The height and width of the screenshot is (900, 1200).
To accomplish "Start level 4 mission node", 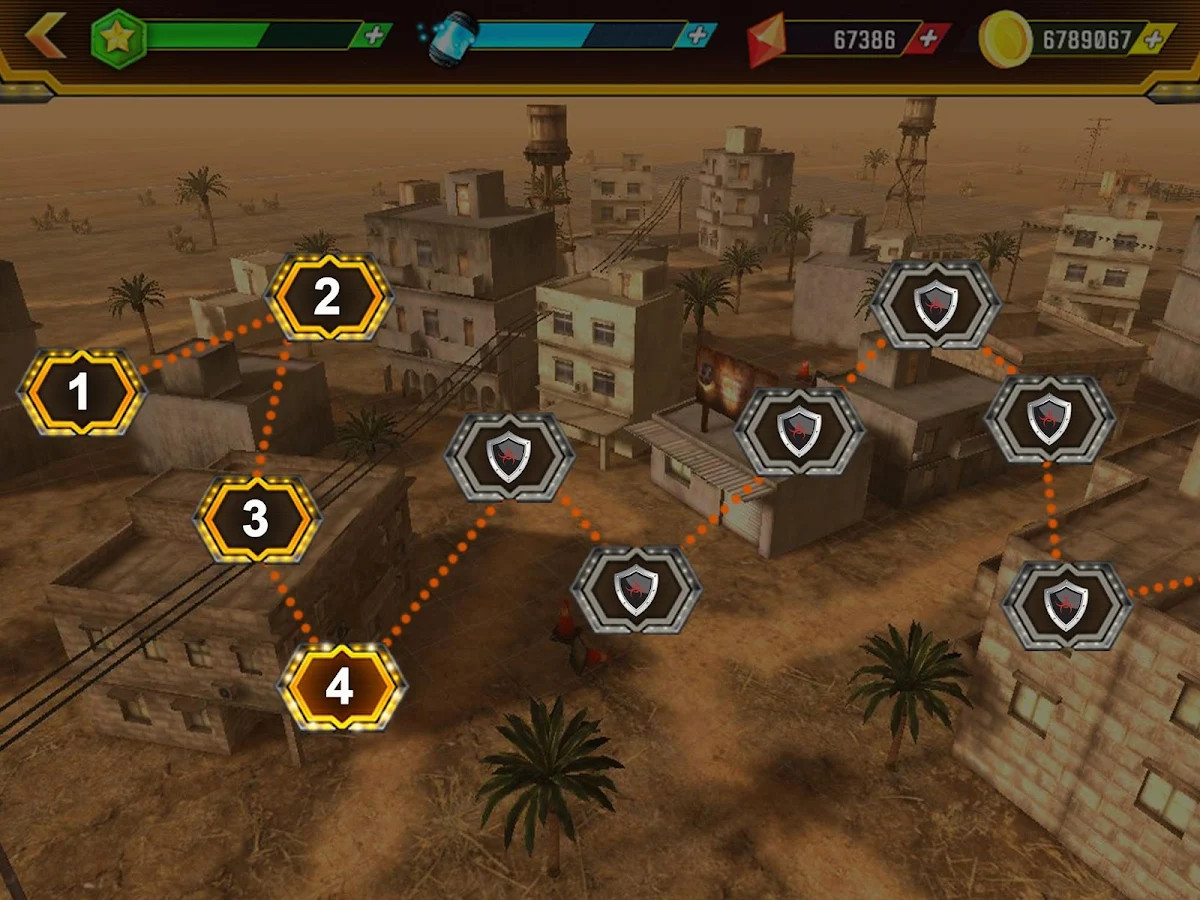I will pyautogui.click(x=340, y=687).
